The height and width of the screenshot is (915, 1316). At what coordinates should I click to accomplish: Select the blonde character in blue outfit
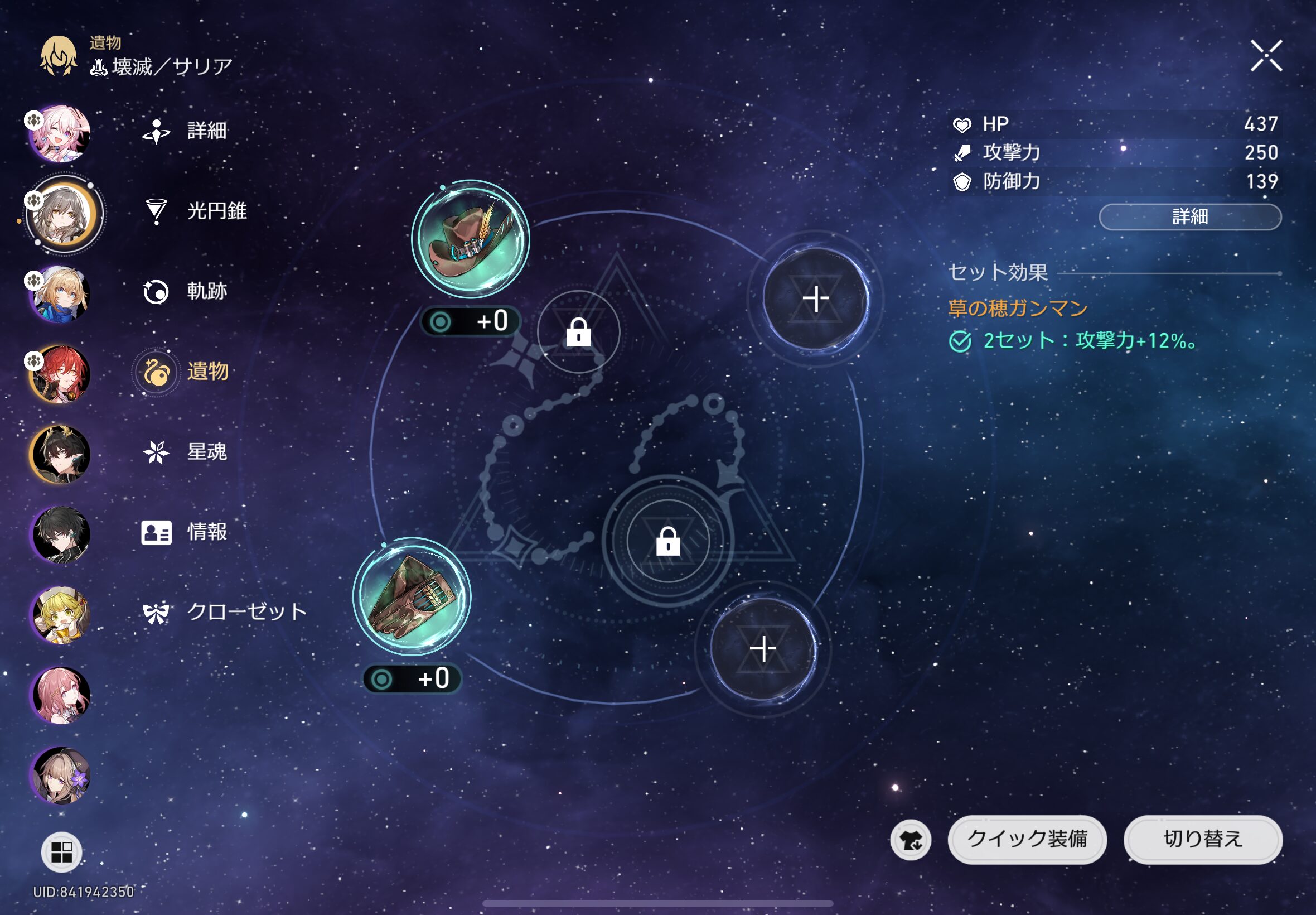tap(61, 293)
